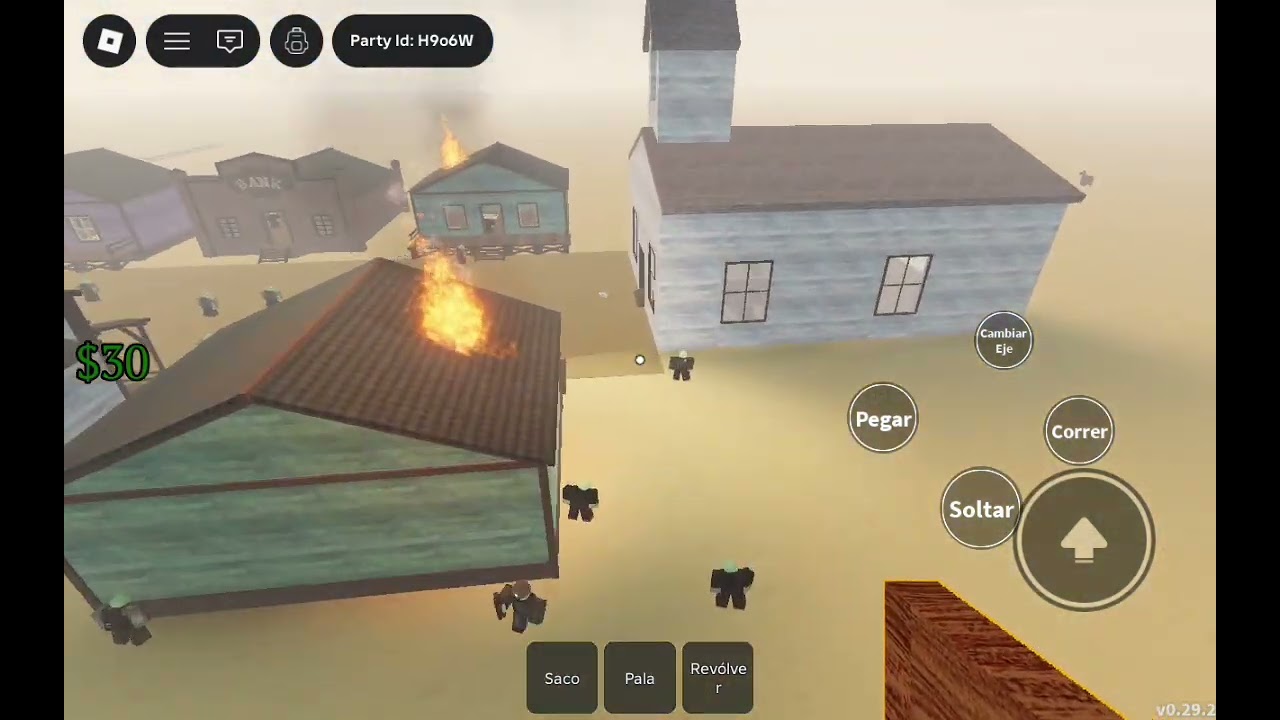Tap the Soltar drop button
1280x720 pixels.
[981, 509]
